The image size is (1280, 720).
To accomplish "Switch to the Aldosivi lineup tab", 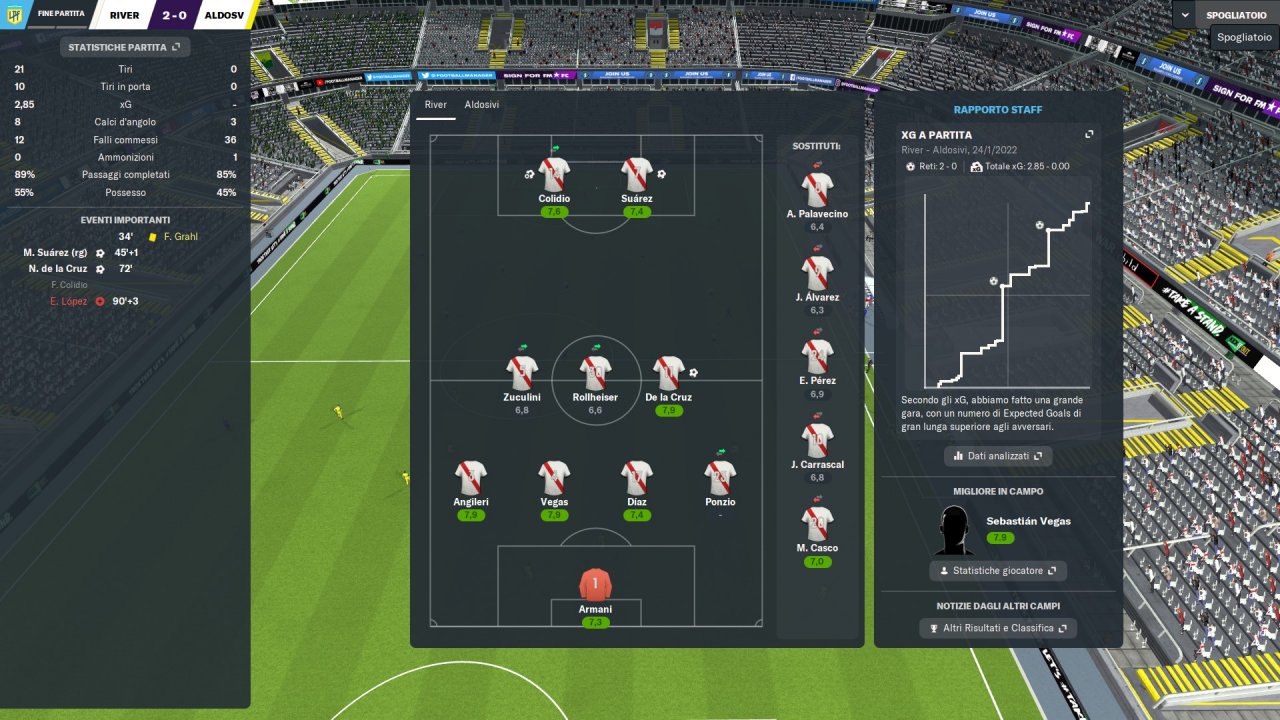I will coord(481,105).
